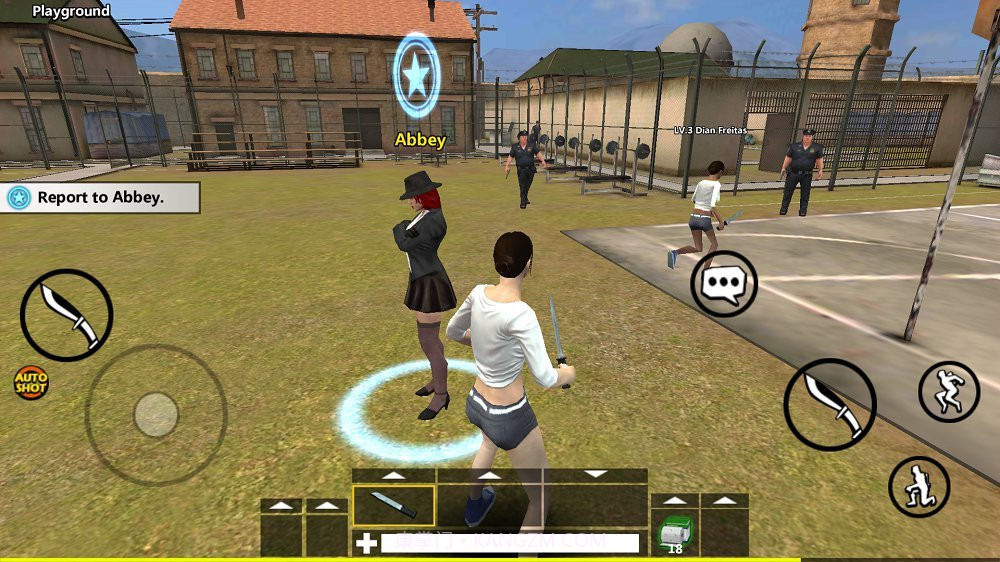
Task: Tap the virtual joystick thumb pad
Action: point(155,414)
